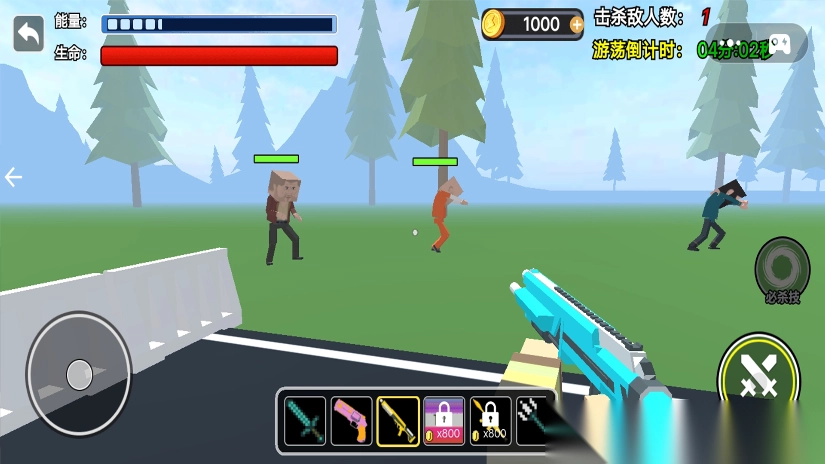Viewport: 825px width, 464px height.
Task: Tap the virtual movement joystick
Action: click(79, 374)
